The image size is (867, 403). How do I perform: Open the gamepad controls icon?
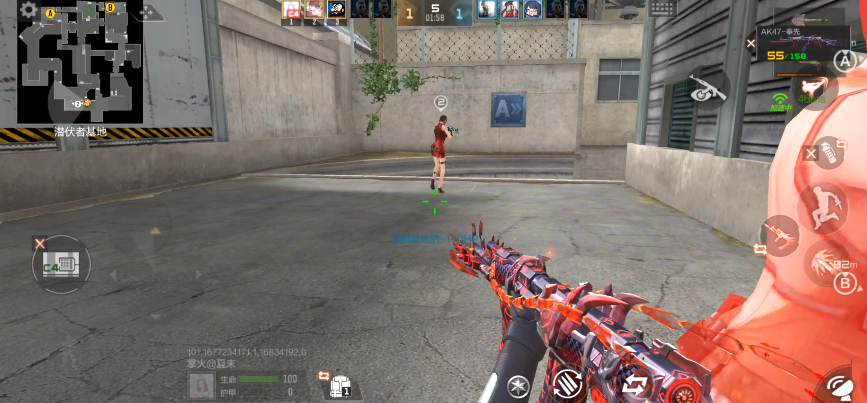click(x=150, y=12)
